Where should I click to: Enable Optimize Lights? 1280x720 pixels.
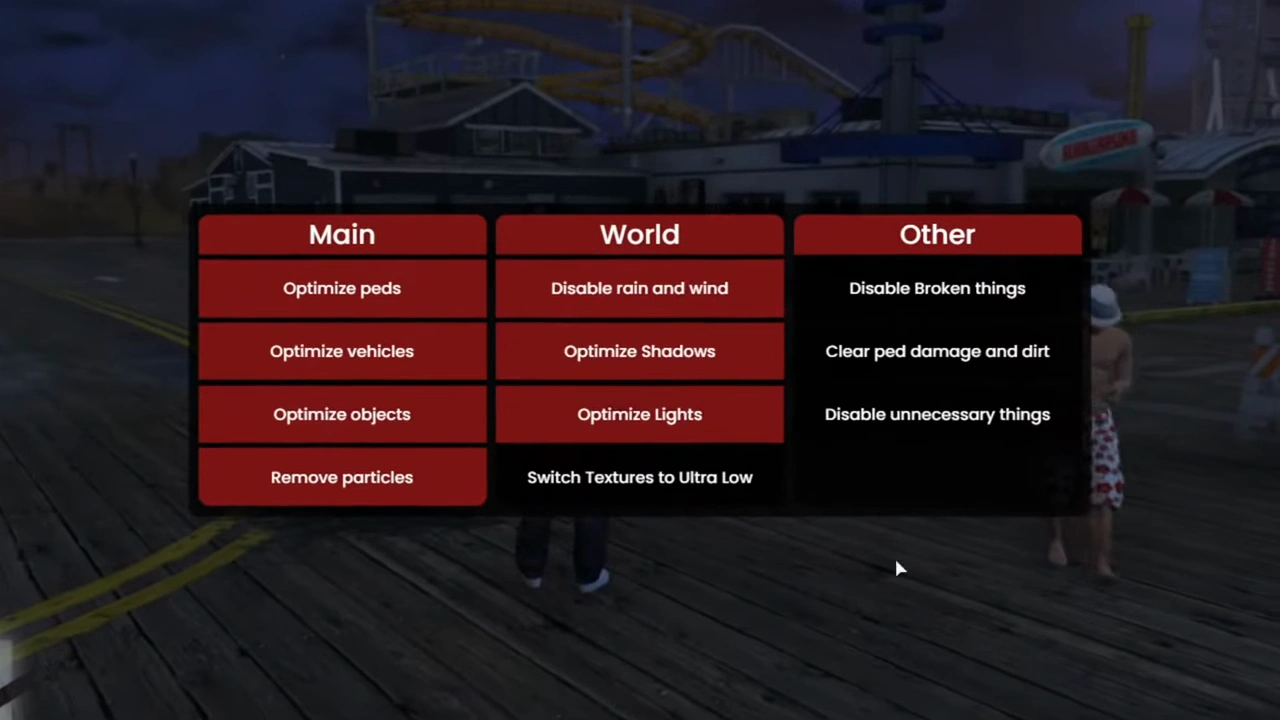coord(639,414)
